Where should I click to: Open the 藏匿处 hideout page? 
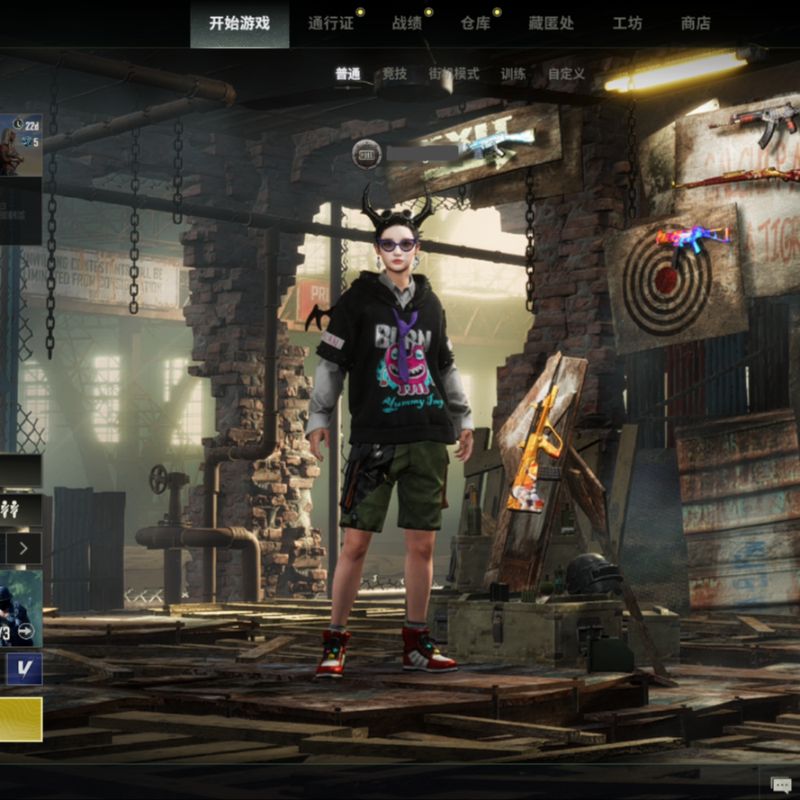(551, 23)
